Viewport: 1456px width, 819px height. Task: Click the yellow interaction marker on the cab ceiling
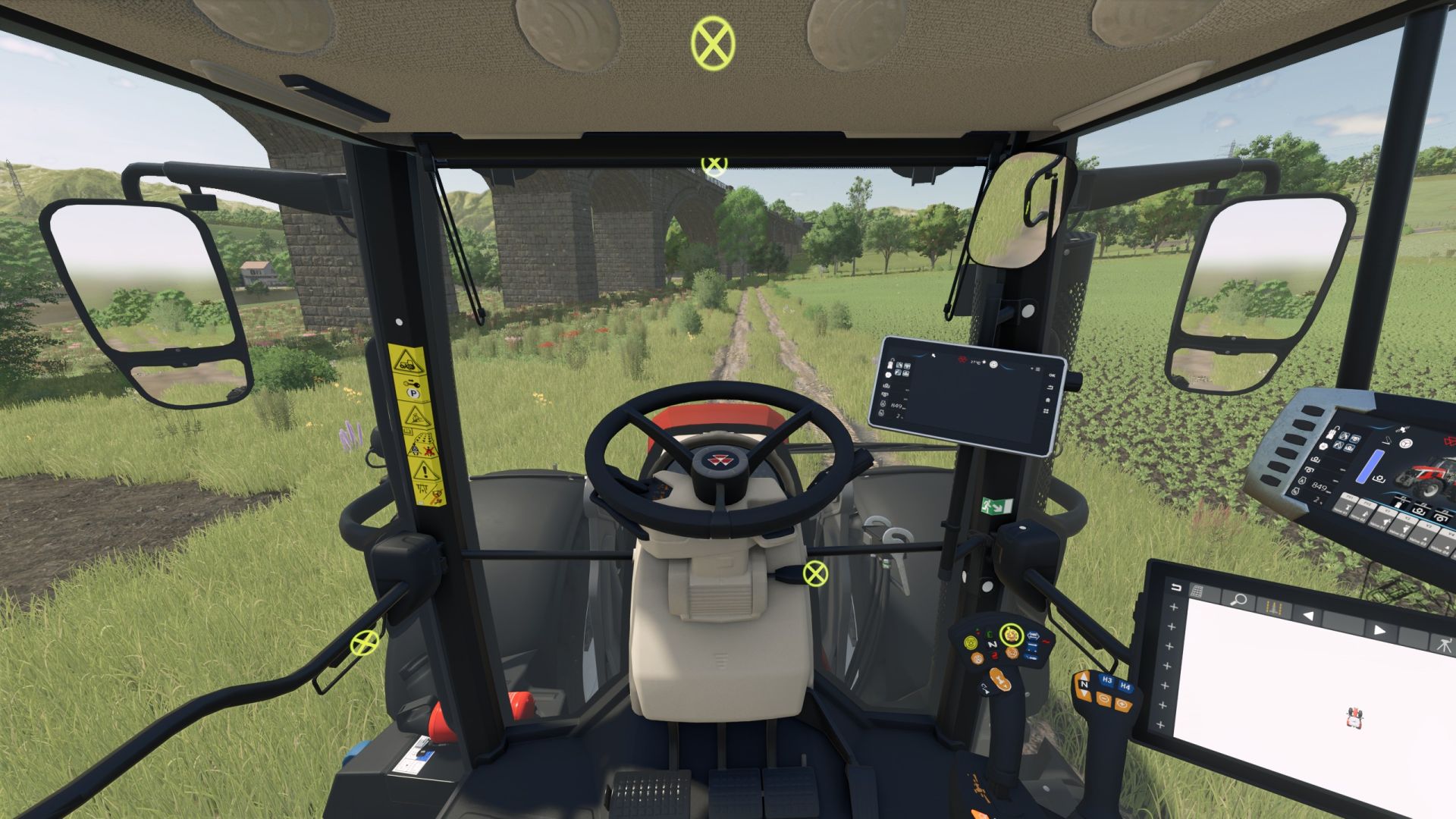[714, 42]
